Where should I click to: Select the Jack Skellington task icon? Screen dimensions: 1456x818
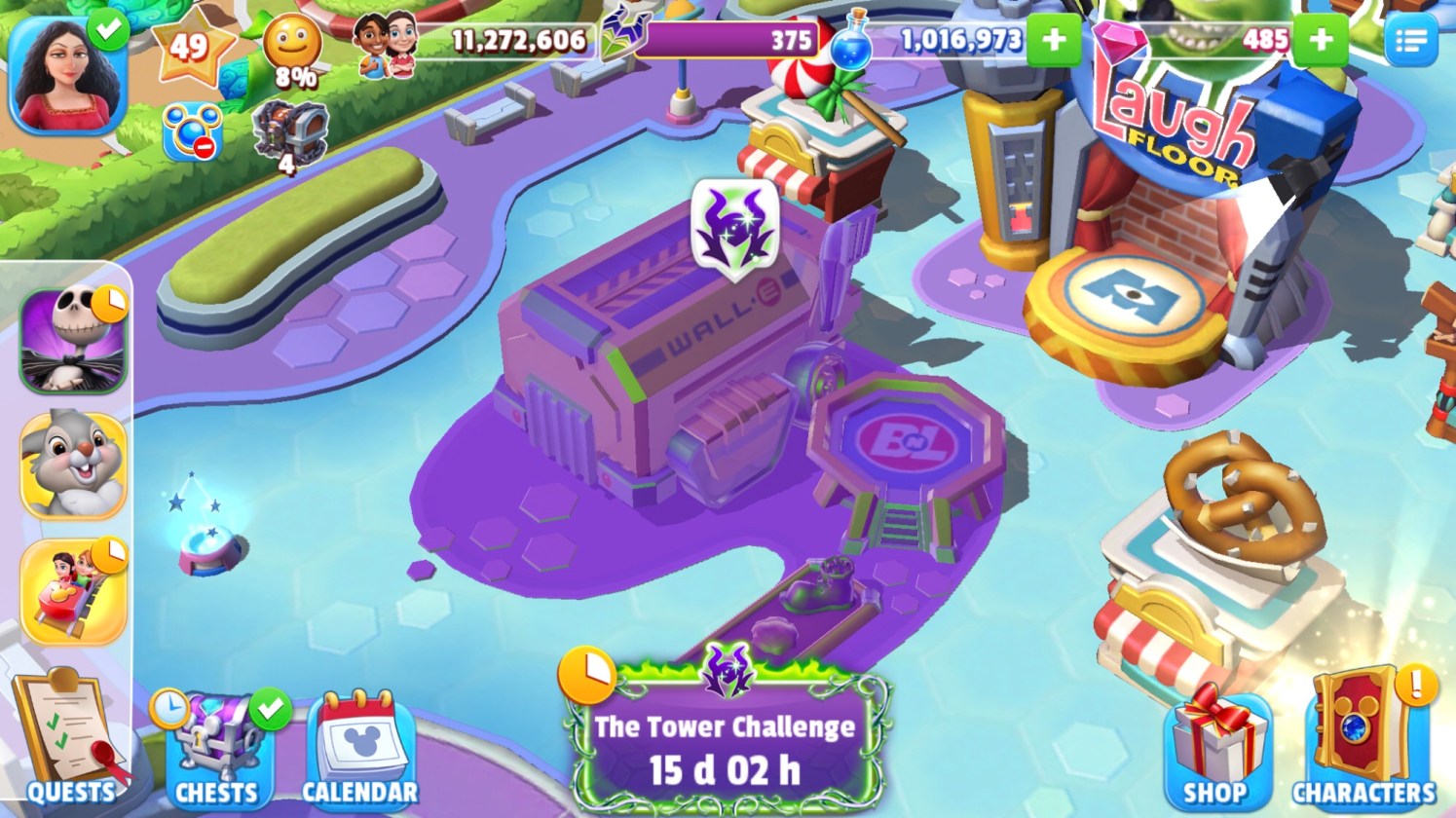pos(73,341)
